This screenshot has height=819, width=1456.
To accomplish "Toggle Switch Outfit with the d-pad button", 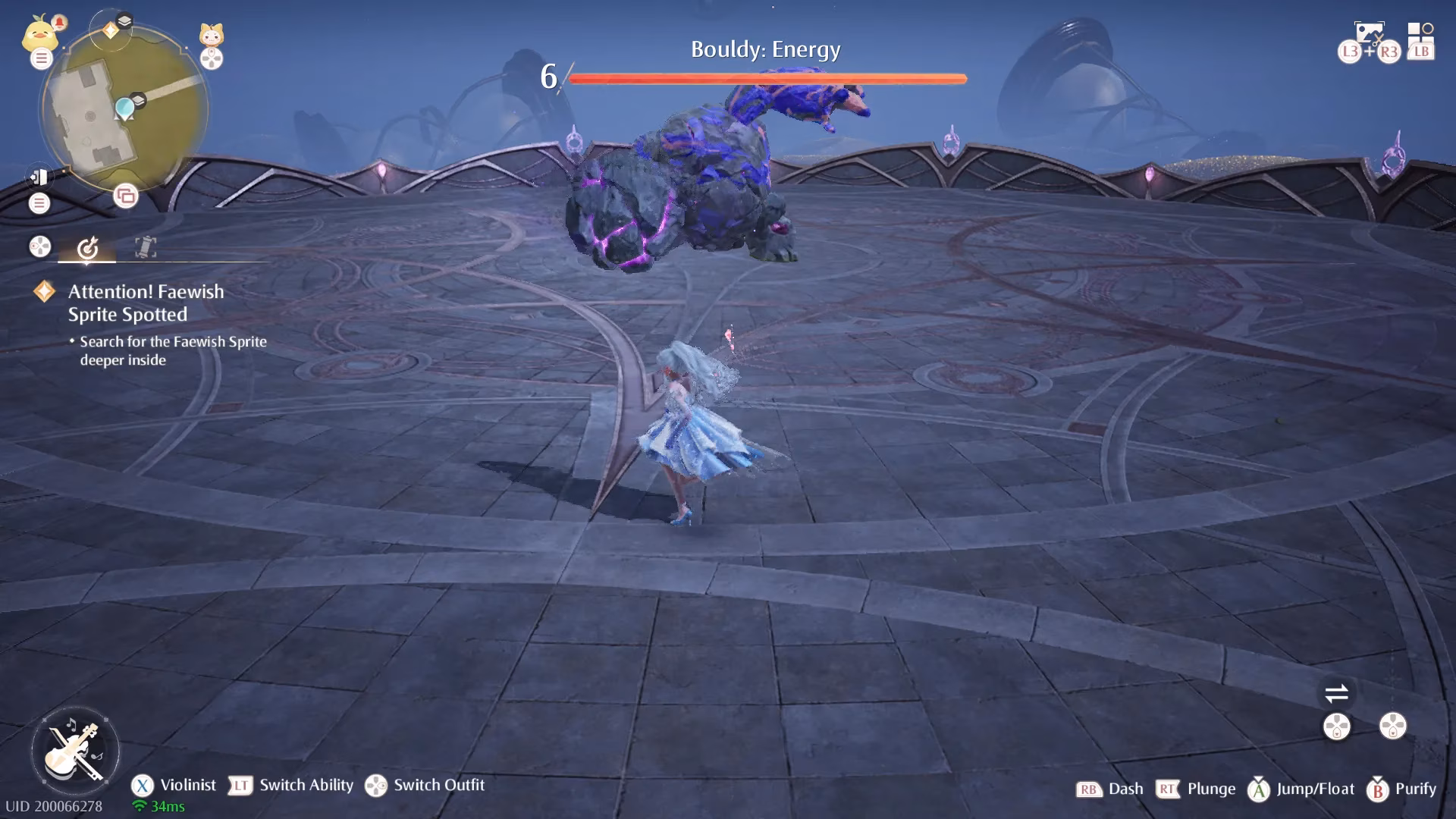I will point(377,786).
